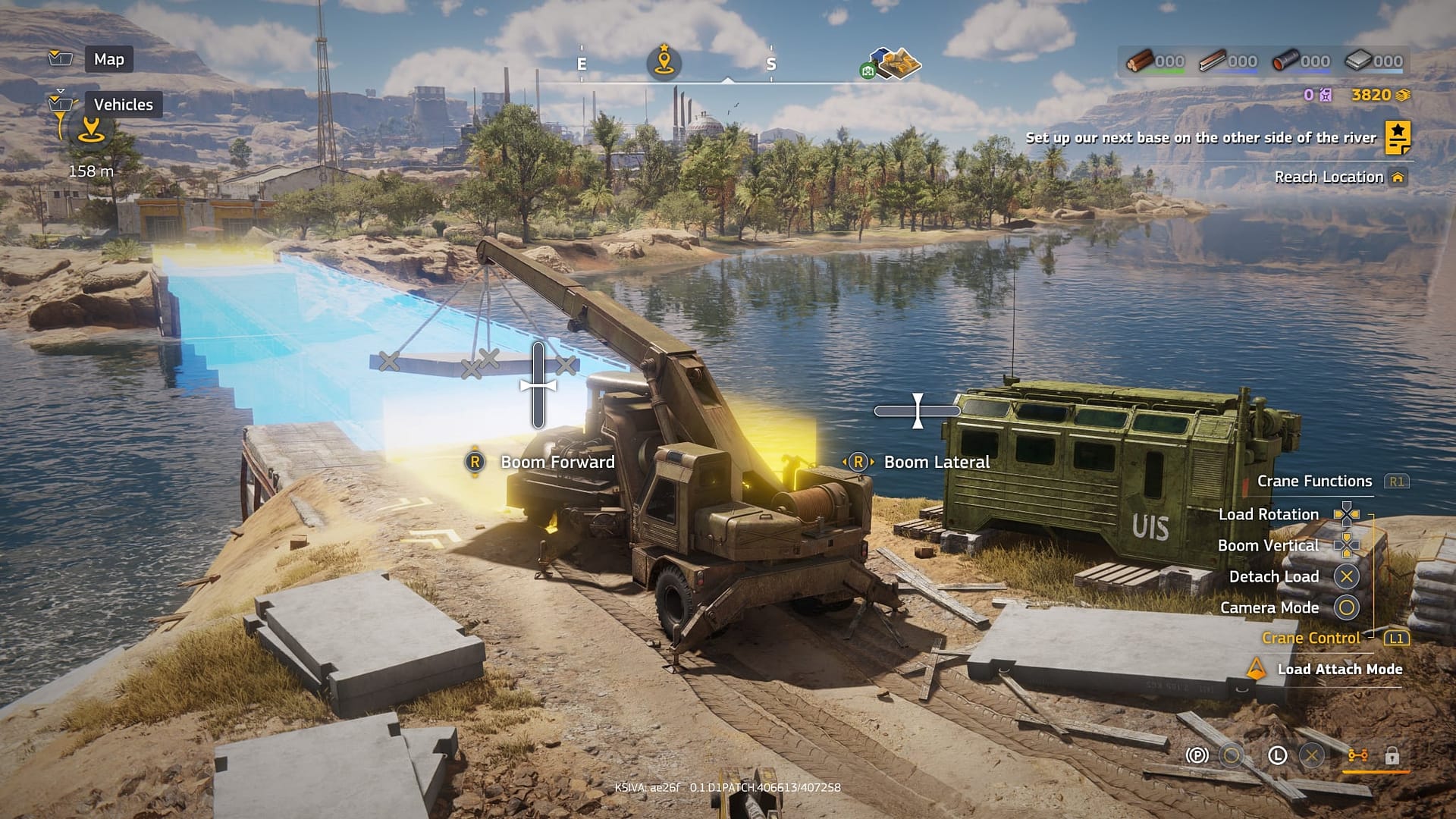This screenshot has height=819, width=1456.
Task: Select the starred waypoint marker on compass
Action: pos(664,61)
